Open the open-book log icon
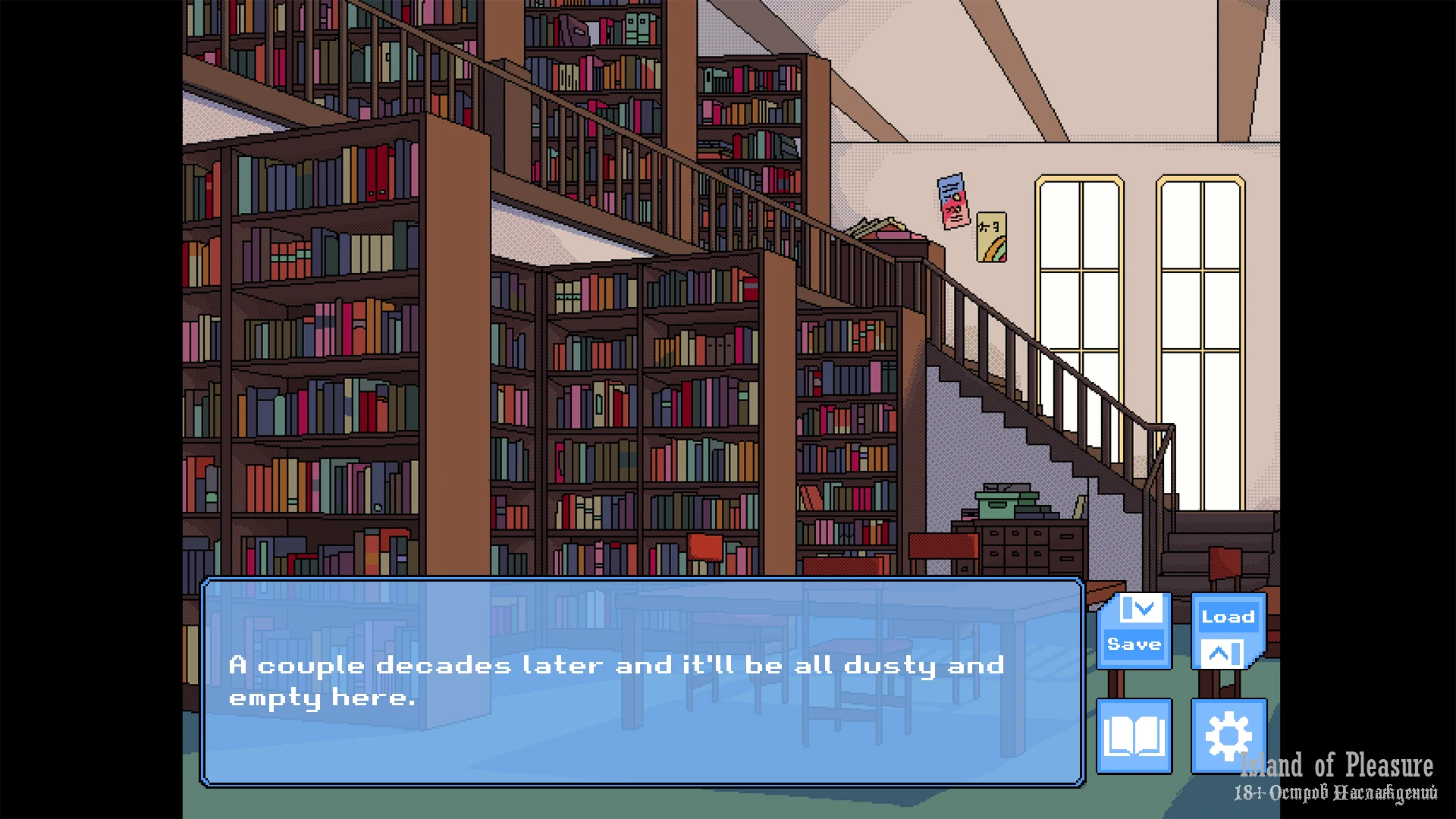The image size is (1456, 819). [x=1134, y=736]
